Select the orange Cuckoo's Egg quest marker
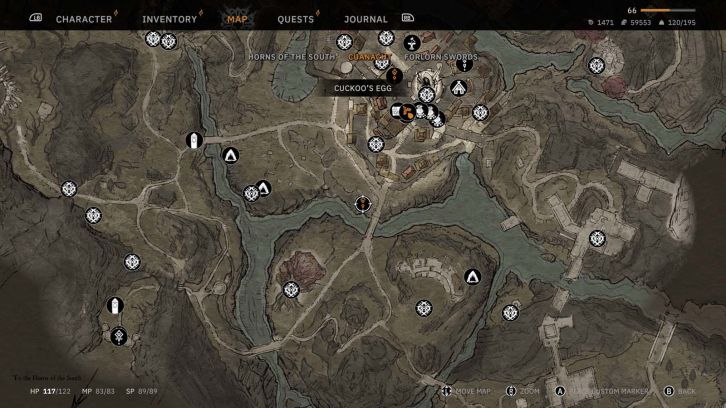The image size is (726, 408). [394, 74]
